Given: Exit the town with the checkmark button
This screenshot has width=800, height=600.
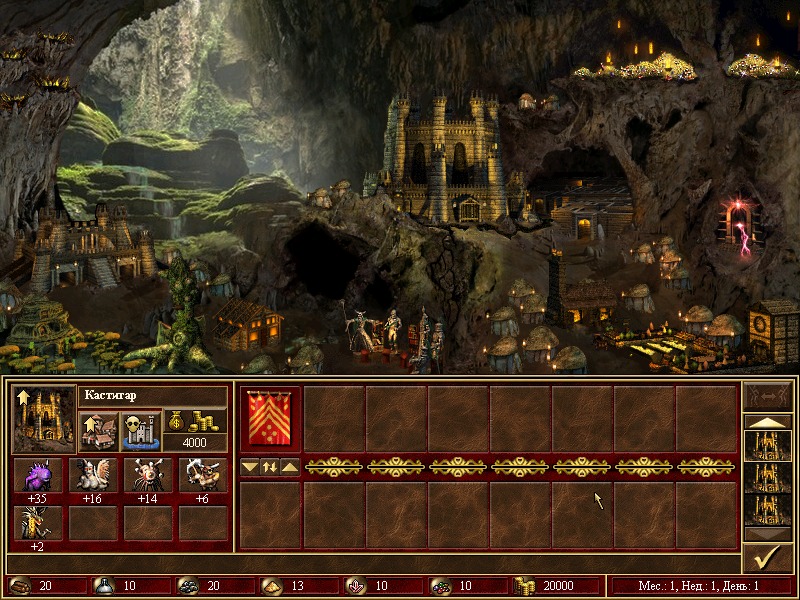Looking at the screenshot, I should pos(768,558).
